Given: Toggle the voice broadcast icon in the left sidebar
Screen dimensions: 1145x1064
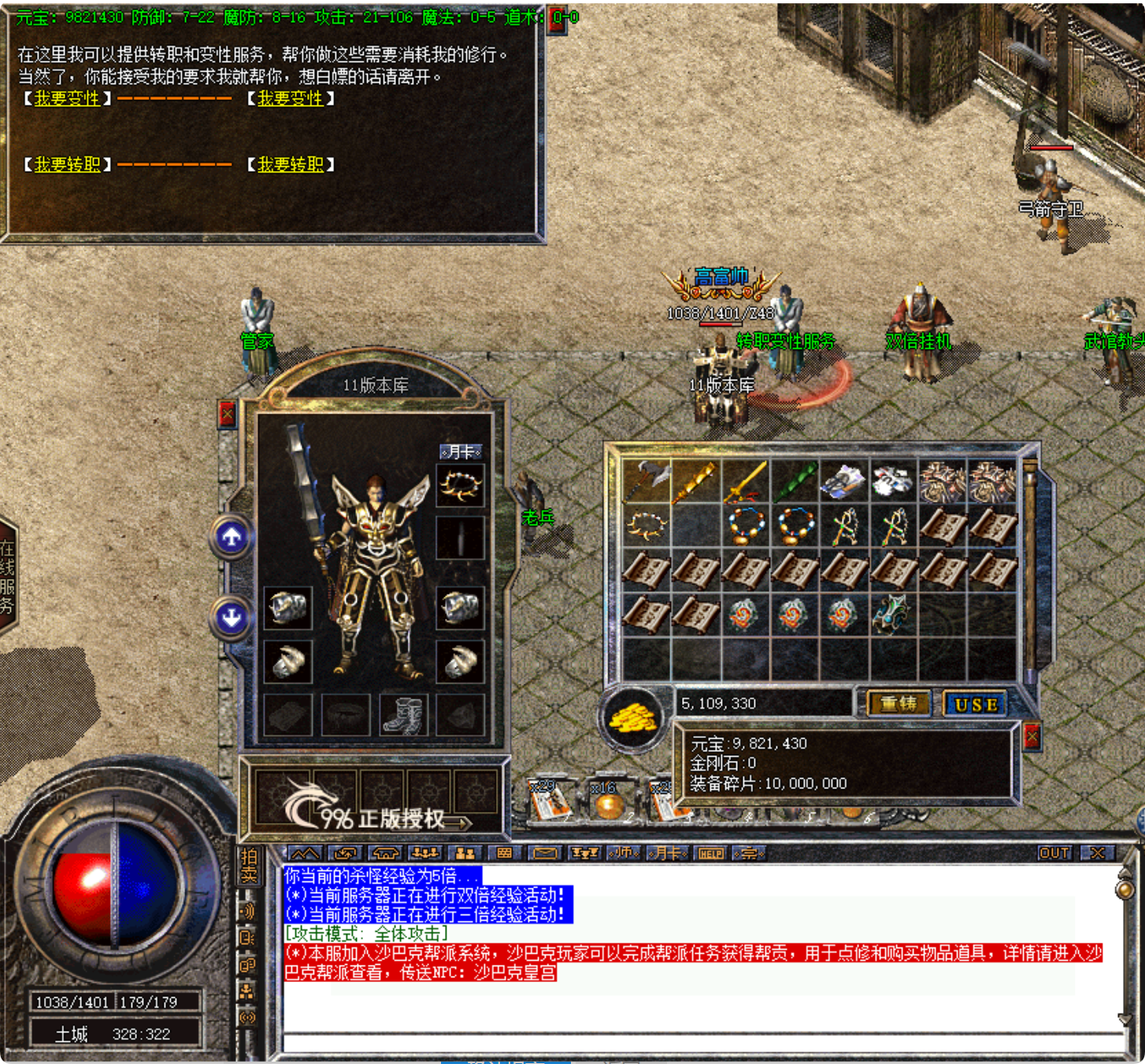Looking at the screenshot, I should point(247,910).
